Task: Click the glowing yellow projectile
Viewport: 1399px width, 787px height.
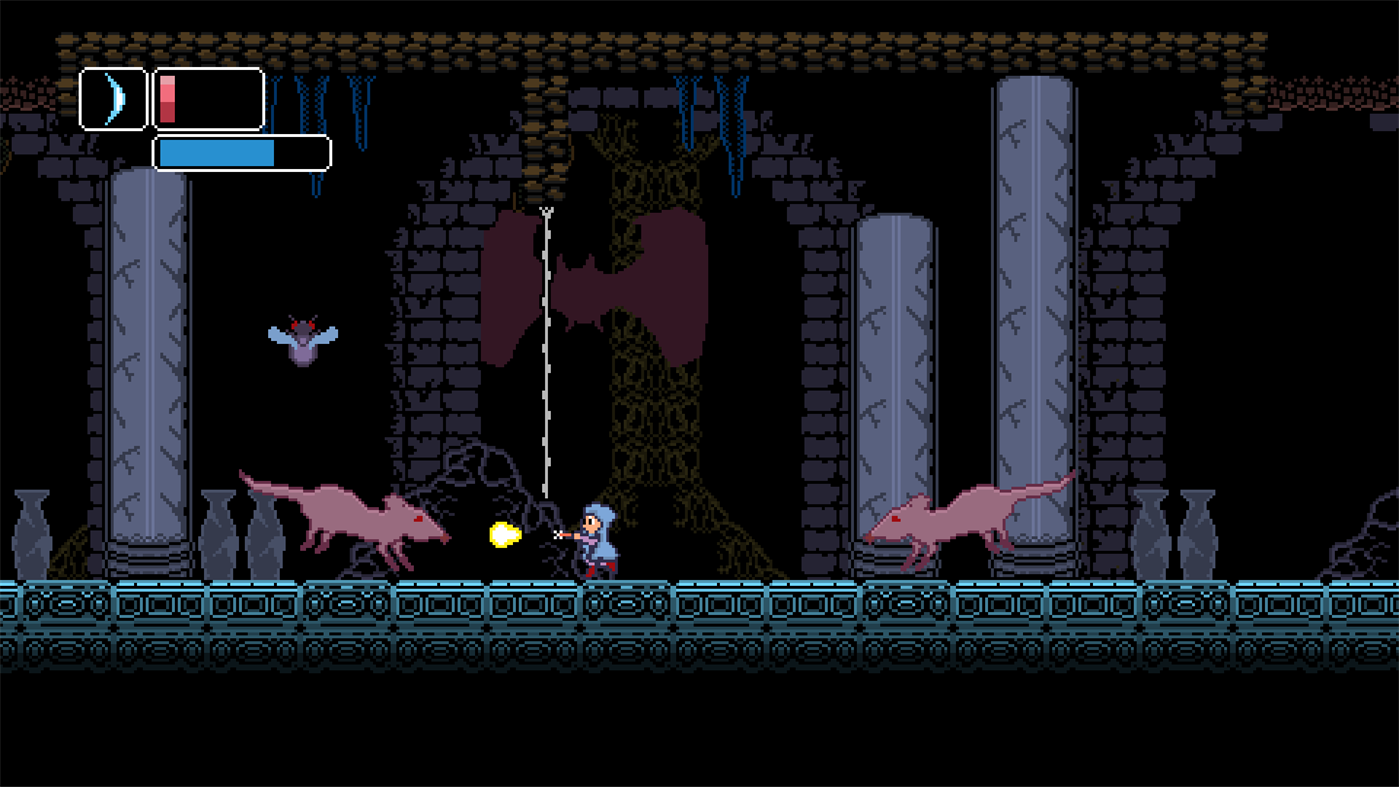Action: coord(503,535)
